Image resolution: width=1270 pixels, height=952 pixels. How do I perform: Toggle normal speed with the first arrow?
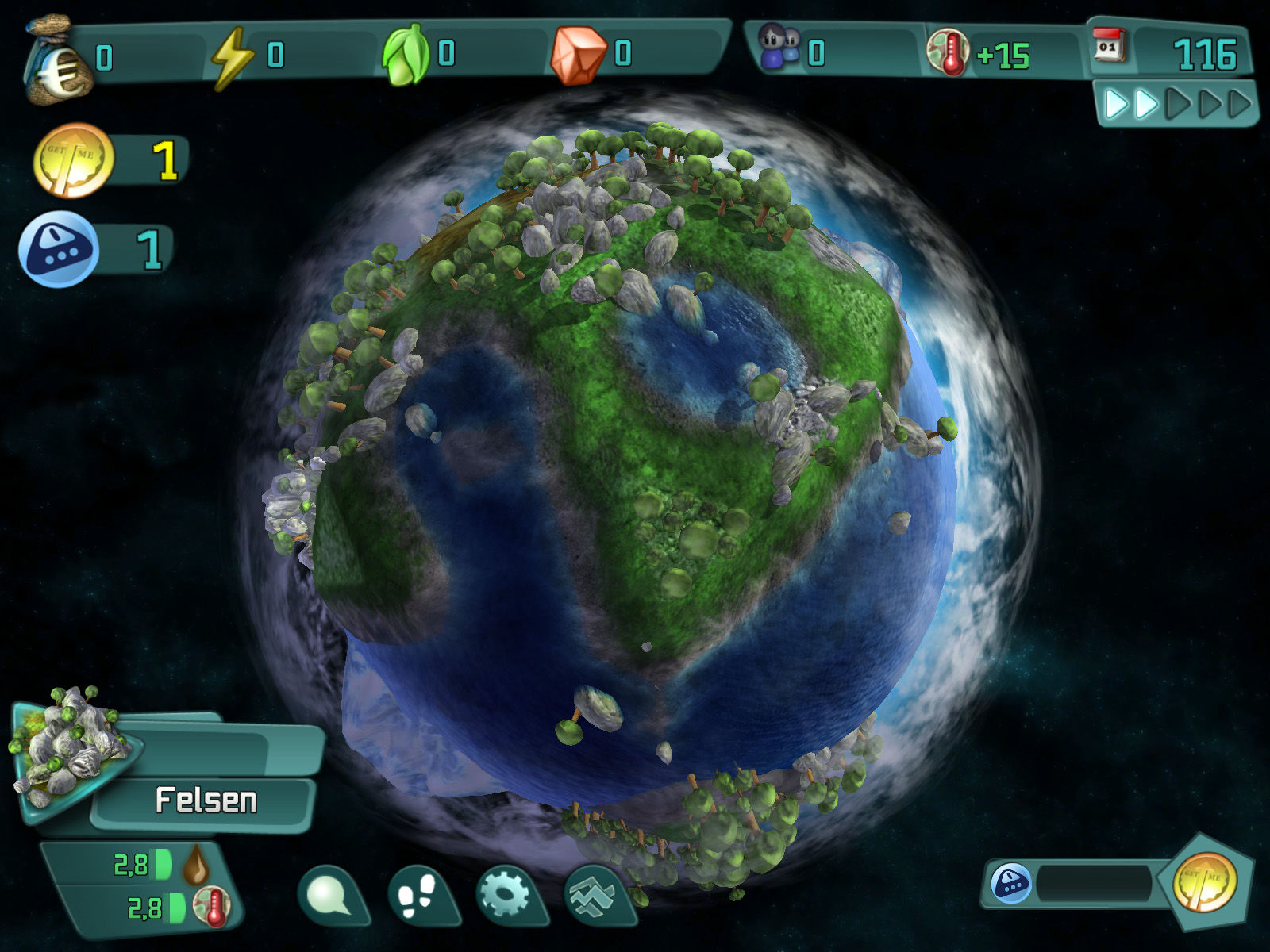point(1115,102)
